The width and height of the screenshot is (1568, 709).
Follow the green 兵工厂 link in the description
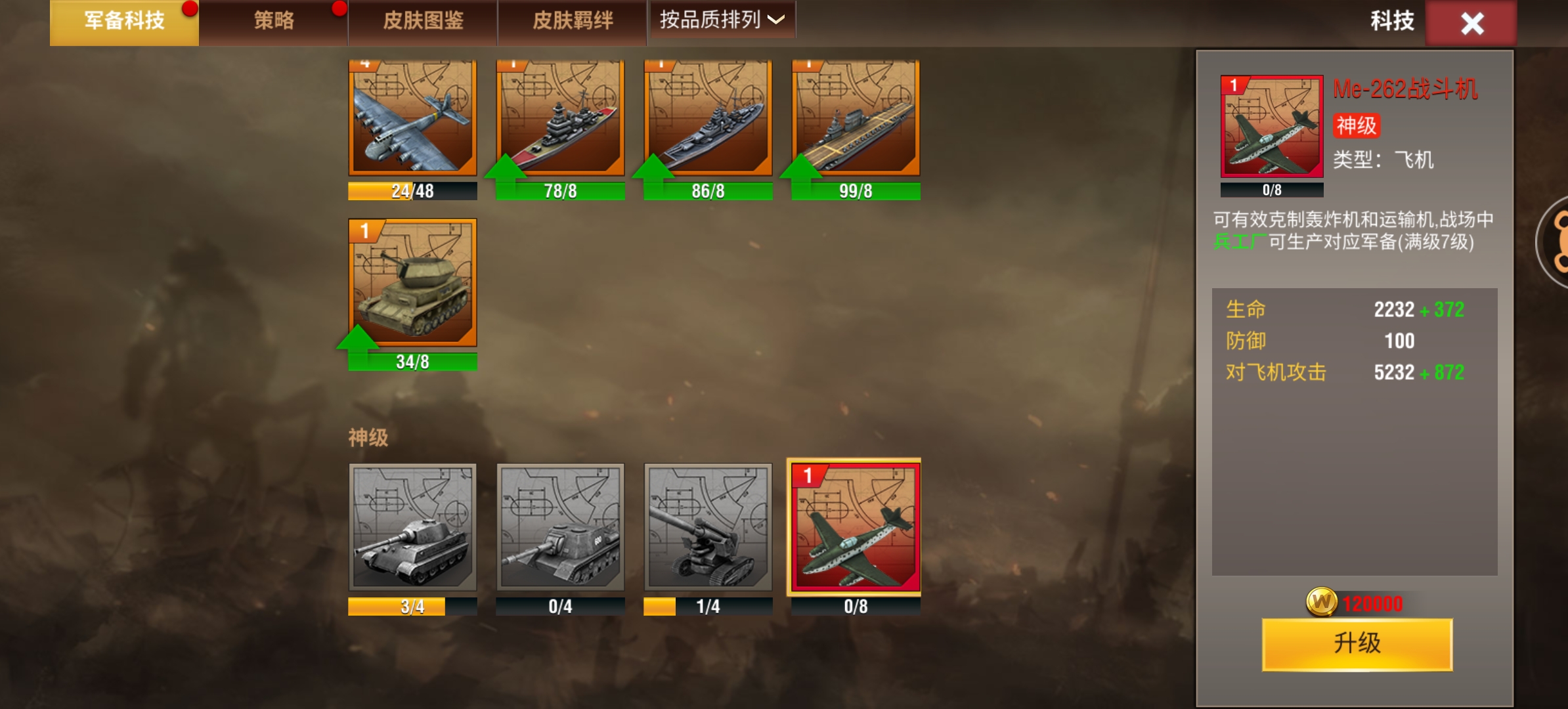click(1239, 242)
